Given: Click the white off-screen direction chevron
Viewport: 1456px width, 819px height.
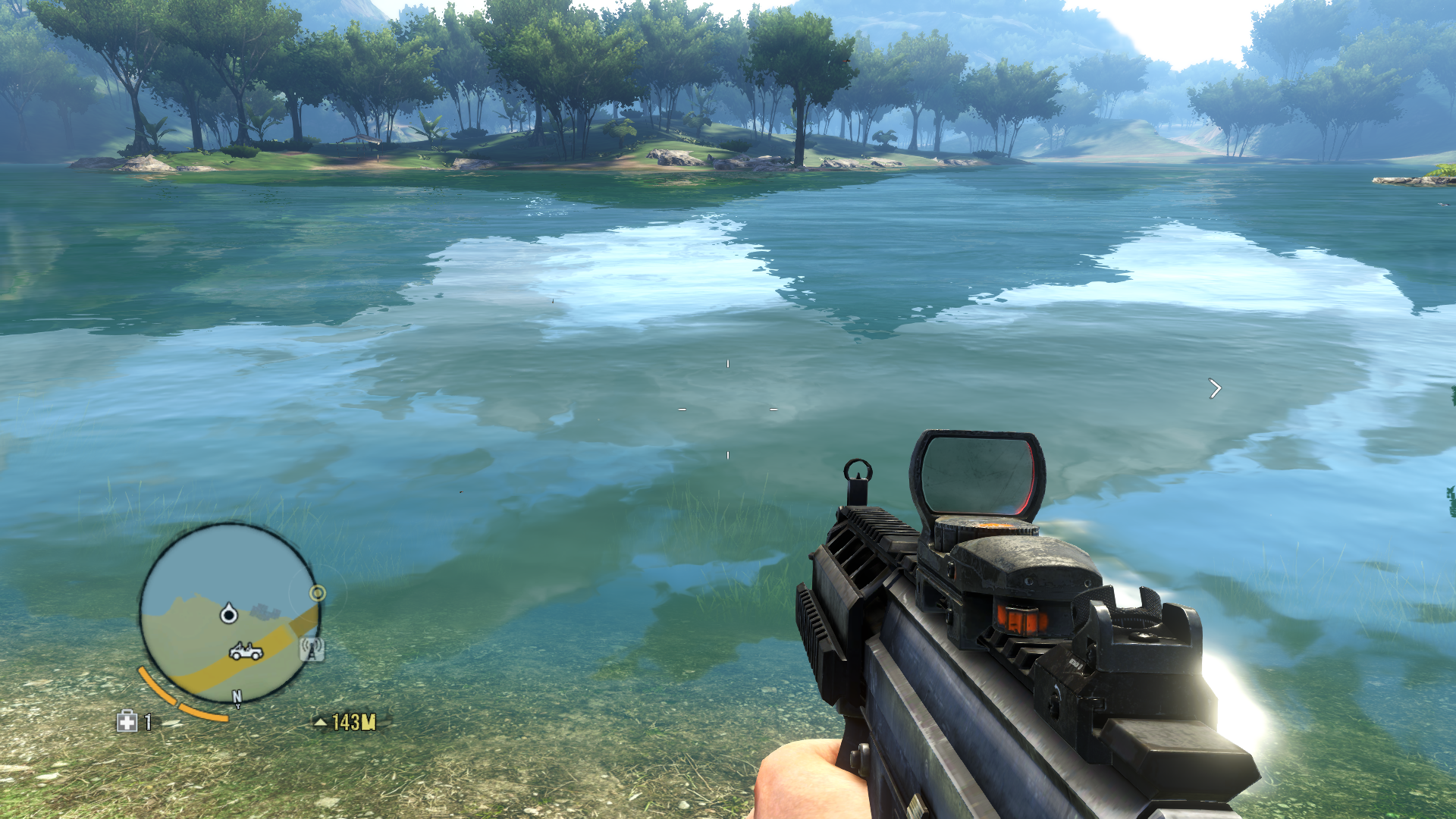Looking at the screenshot, I should pyautogui.click(x=1215, y=389).
